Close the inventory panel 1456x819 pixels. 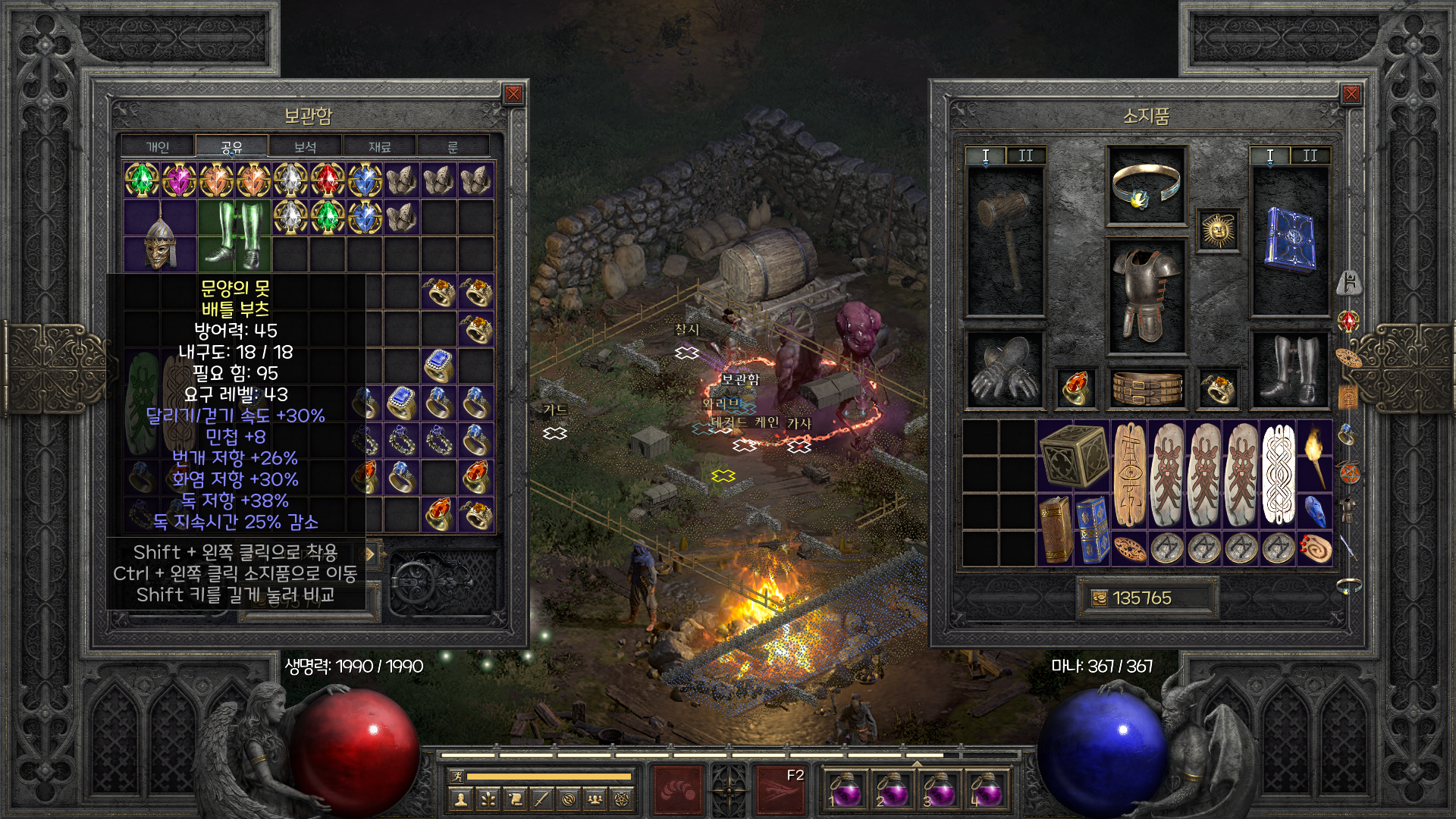[1351, 94]
